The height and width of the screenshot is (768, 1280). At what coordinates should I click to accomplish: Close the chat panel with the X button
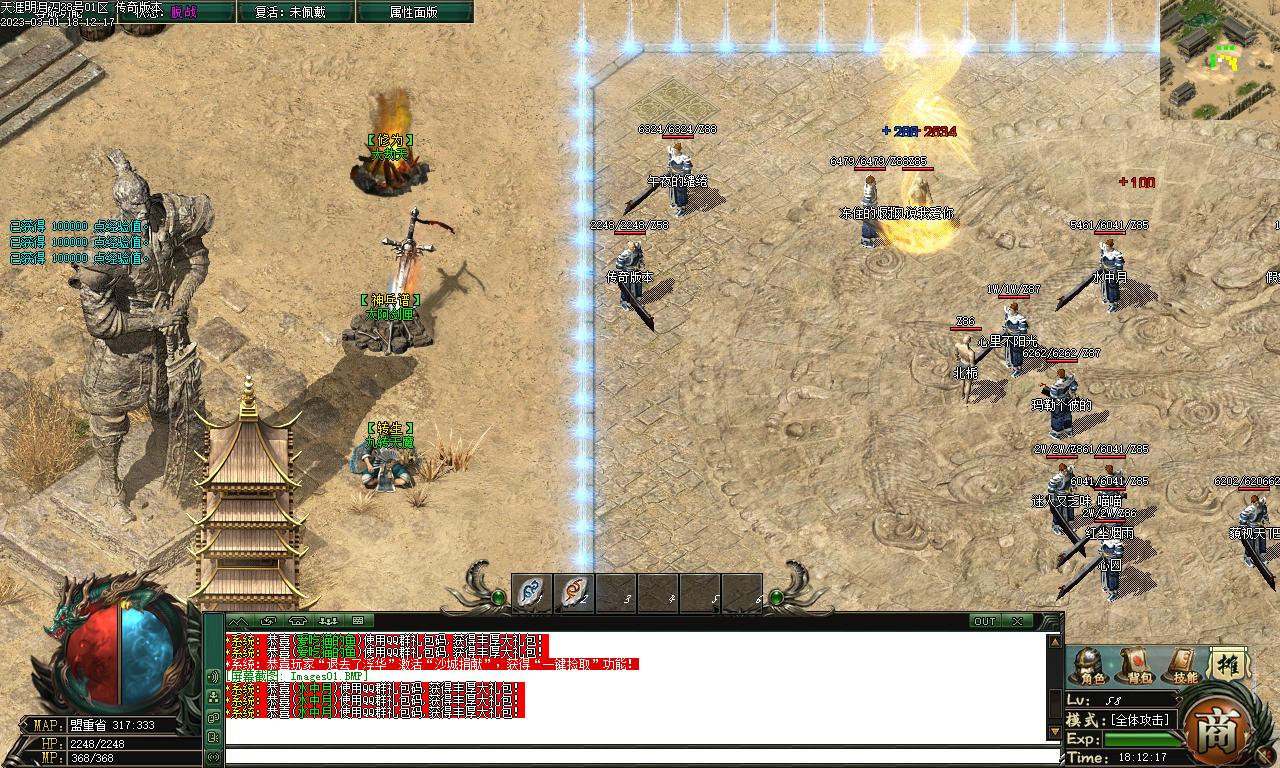(x=1017, y=621)
